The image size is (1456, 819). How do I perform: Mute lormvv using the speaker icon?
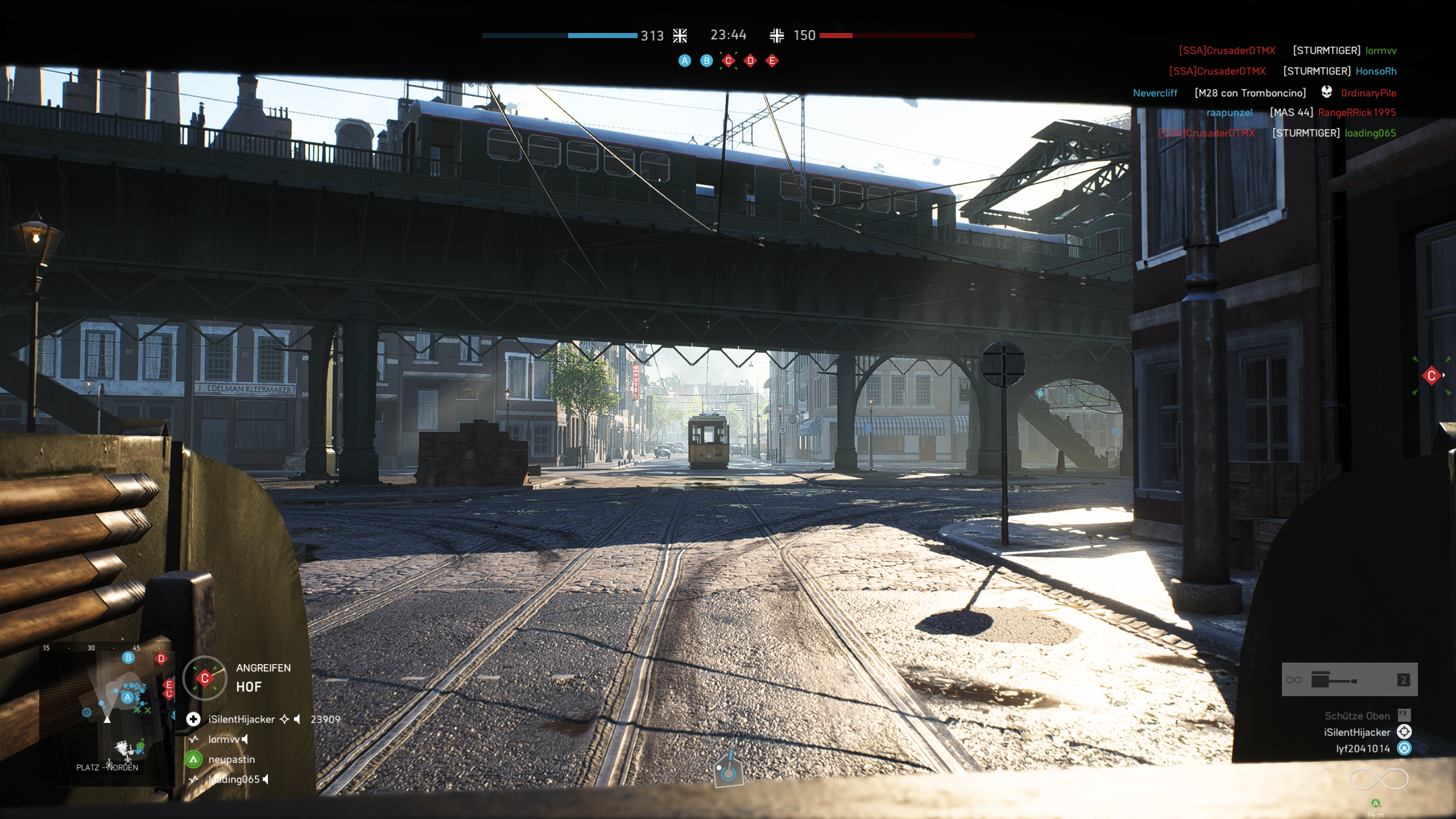pyautogui.click(x=245, y=739)
